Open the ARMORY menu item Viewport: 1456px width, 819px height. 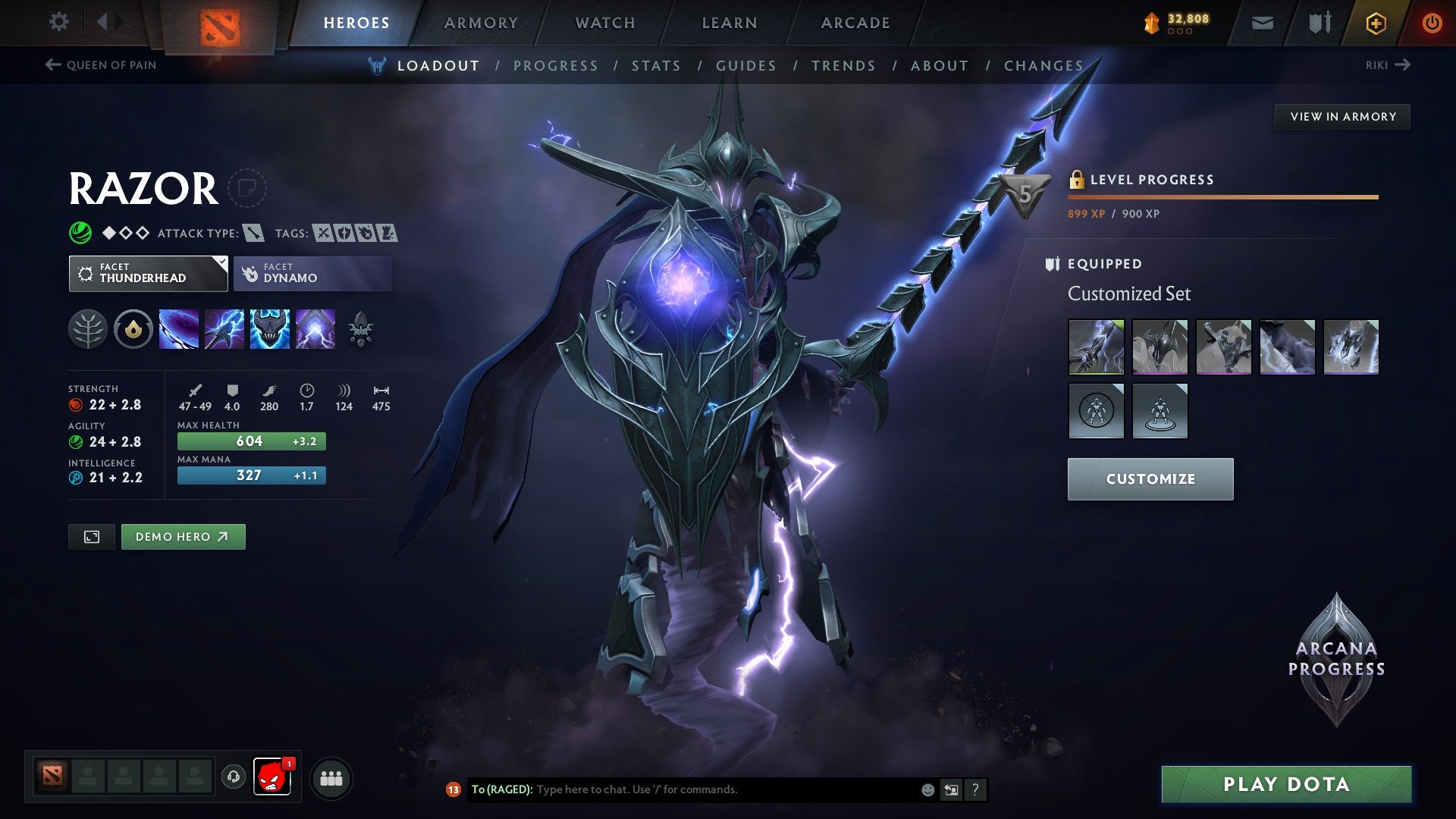click(x=481, y=22)
